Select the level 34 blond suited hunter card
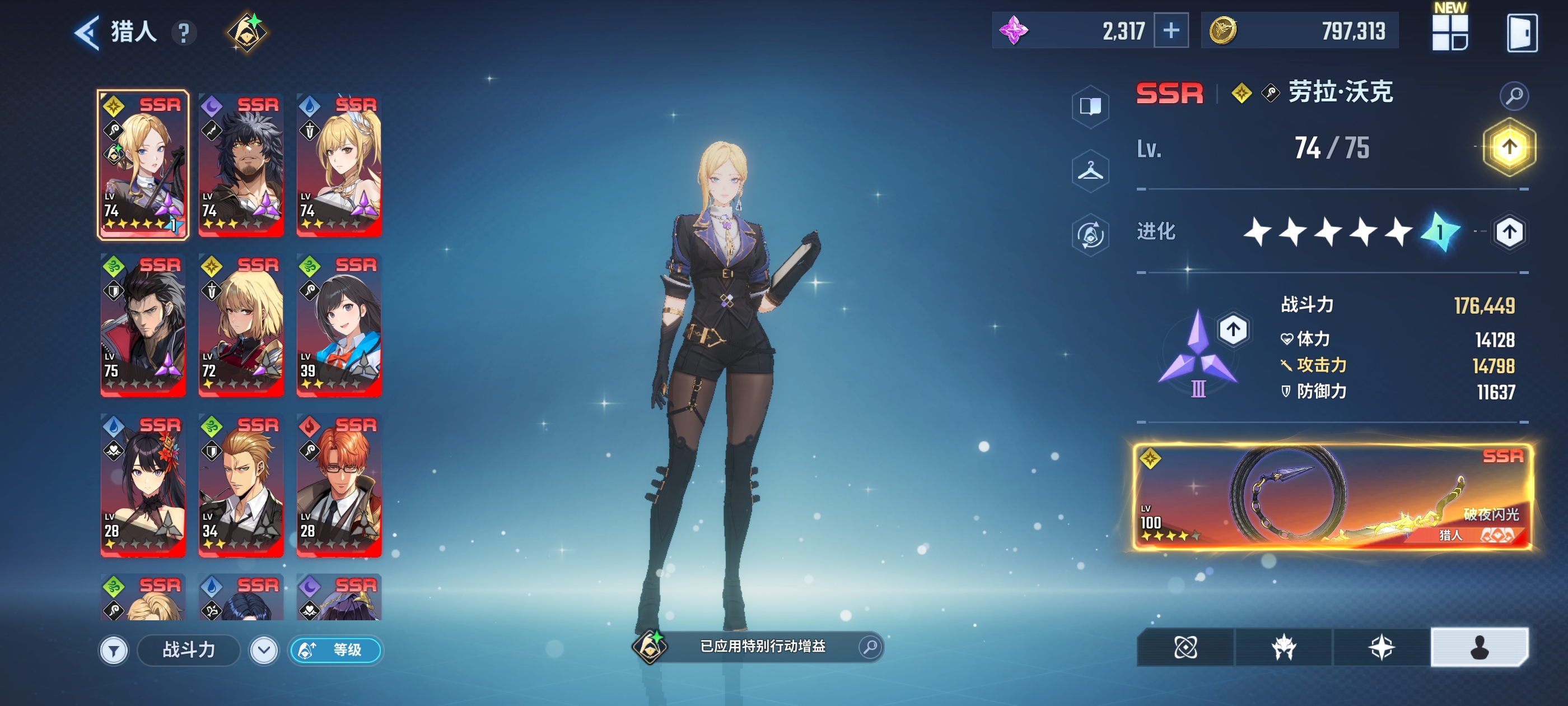This screenshot has height=706, width=1568. [241, 485]
